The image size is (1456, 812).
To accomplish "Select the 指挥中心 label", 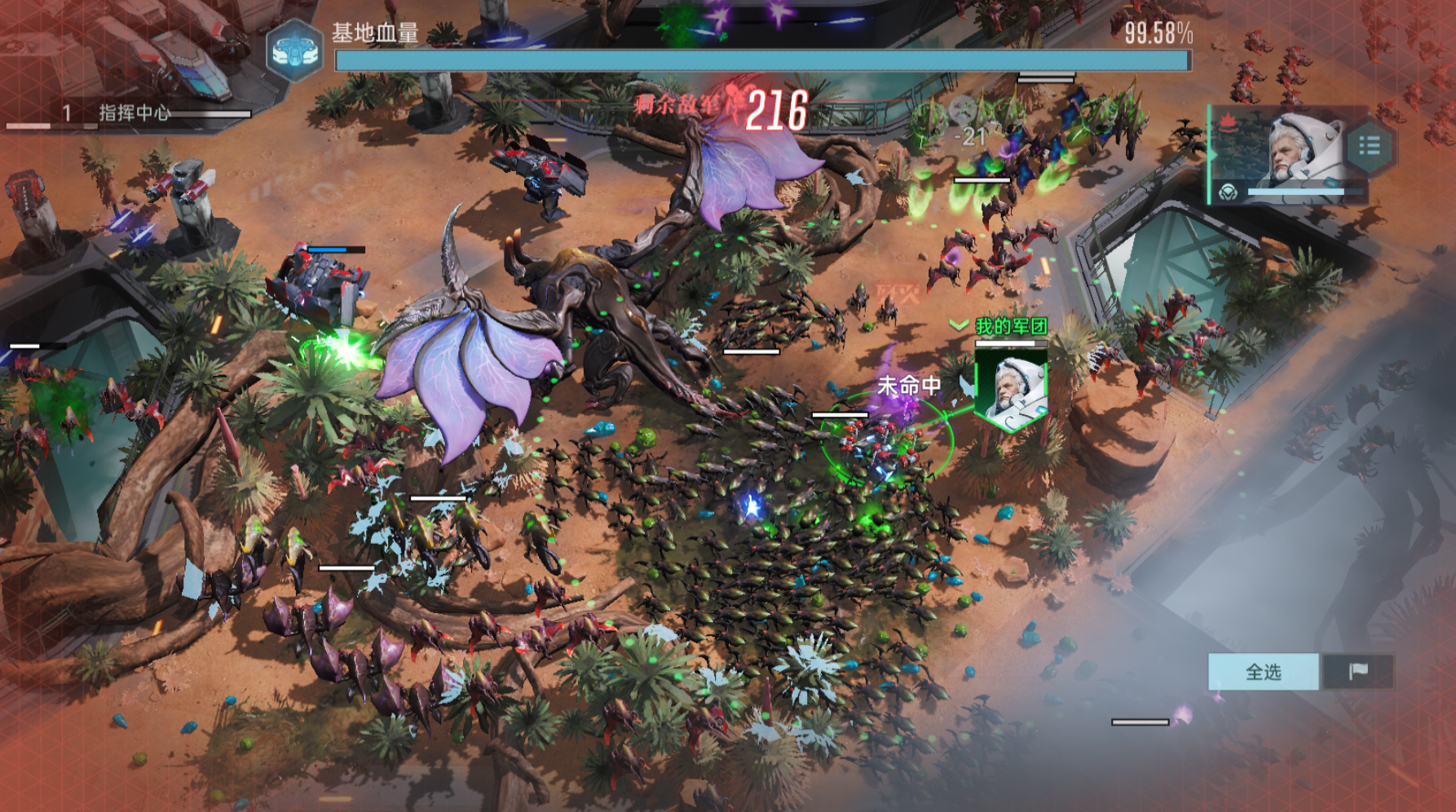I will [x=135, y=113].
